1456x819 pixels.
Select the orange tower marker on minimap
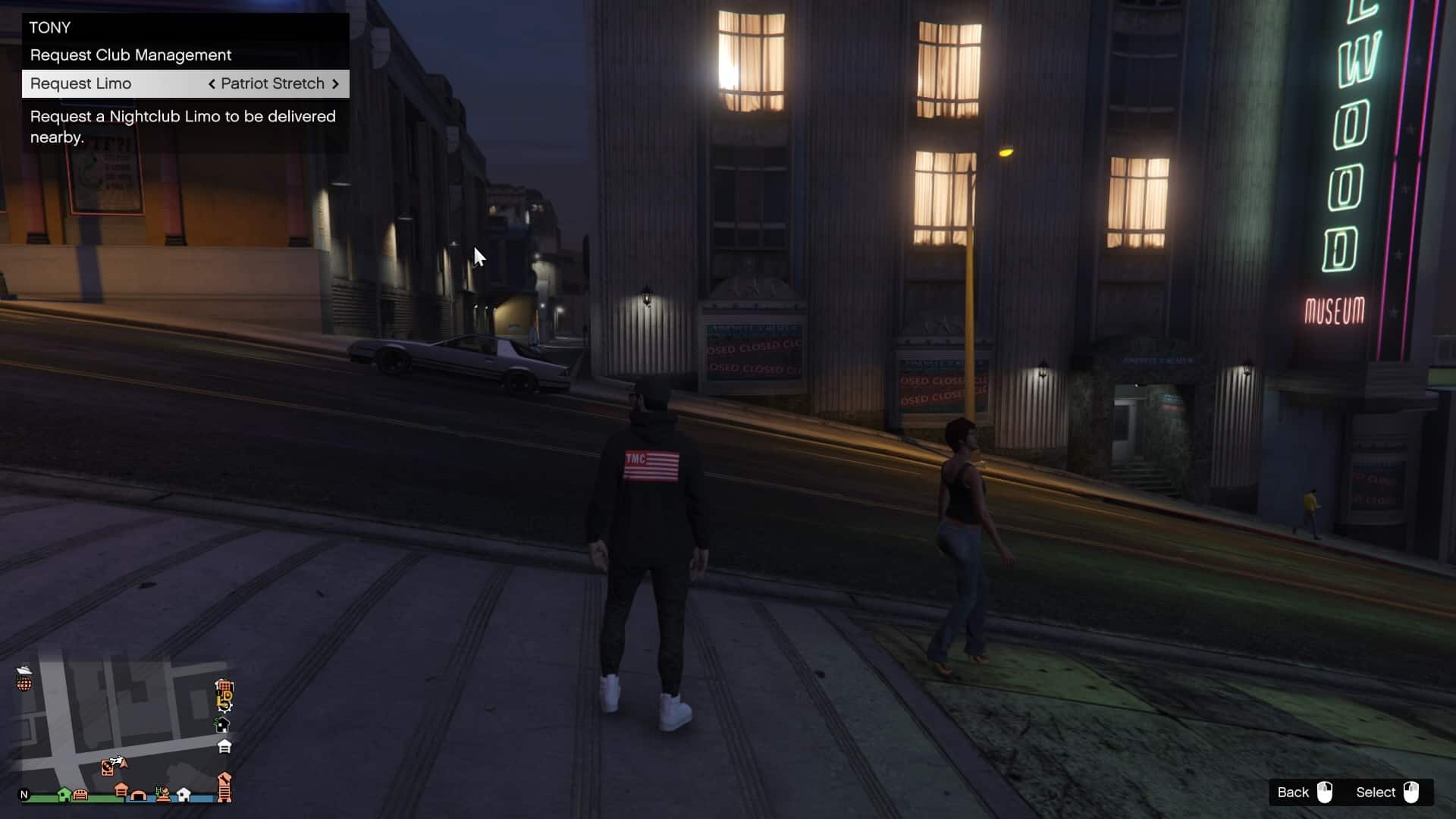(224, 787)
